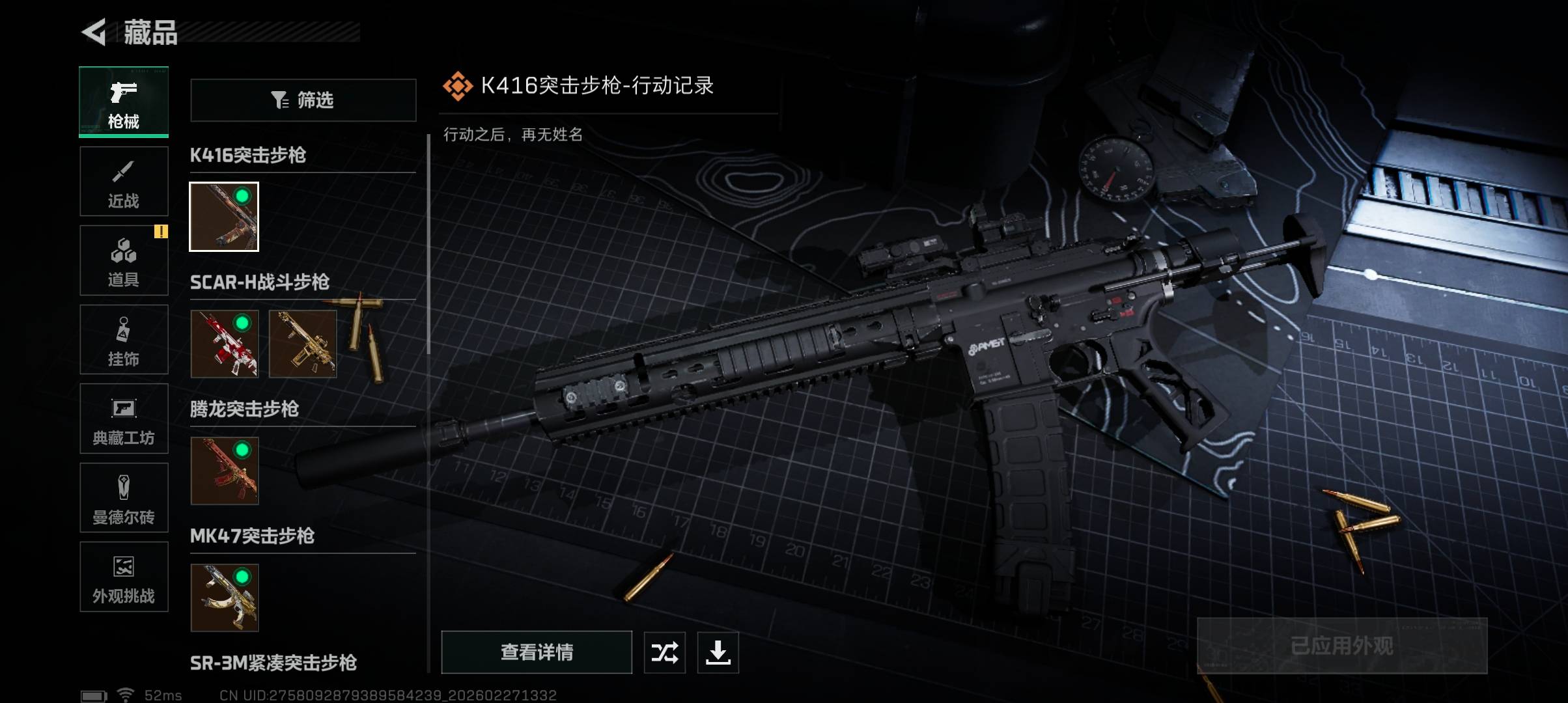Open 查看详情 to view details
The height and width of the screenshot is (703, 1568).
coord(537,652)
